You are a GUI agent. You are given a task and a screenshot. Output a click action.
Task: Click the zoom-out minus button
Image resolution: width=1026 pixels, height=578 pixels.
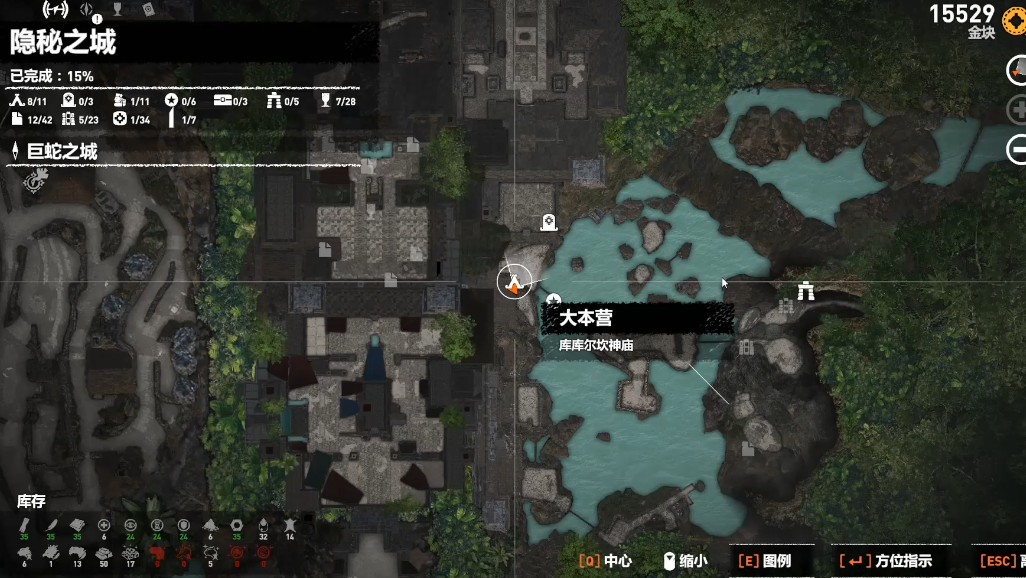click(1017, 150)
